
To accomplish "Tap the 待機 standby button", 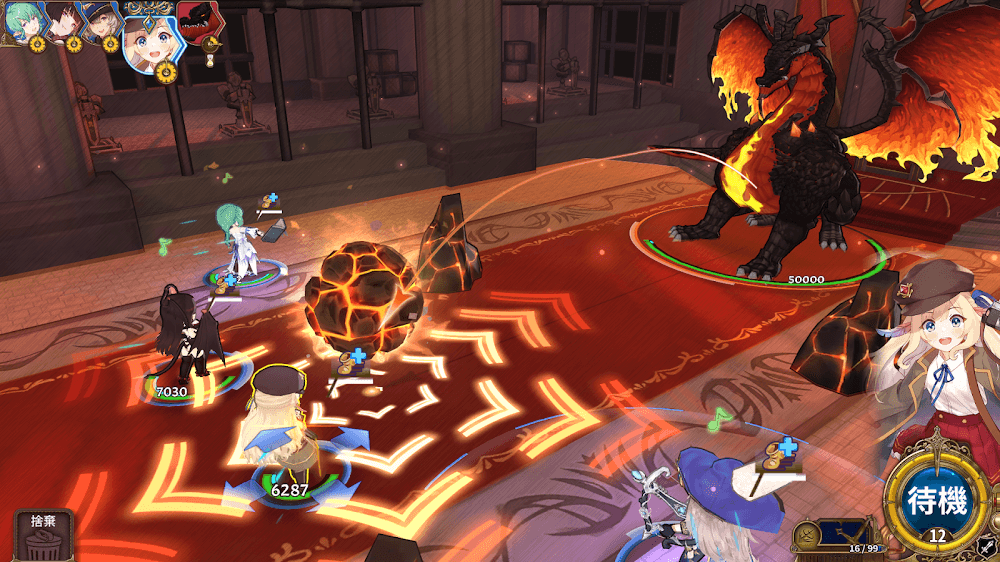I will 936,500.
